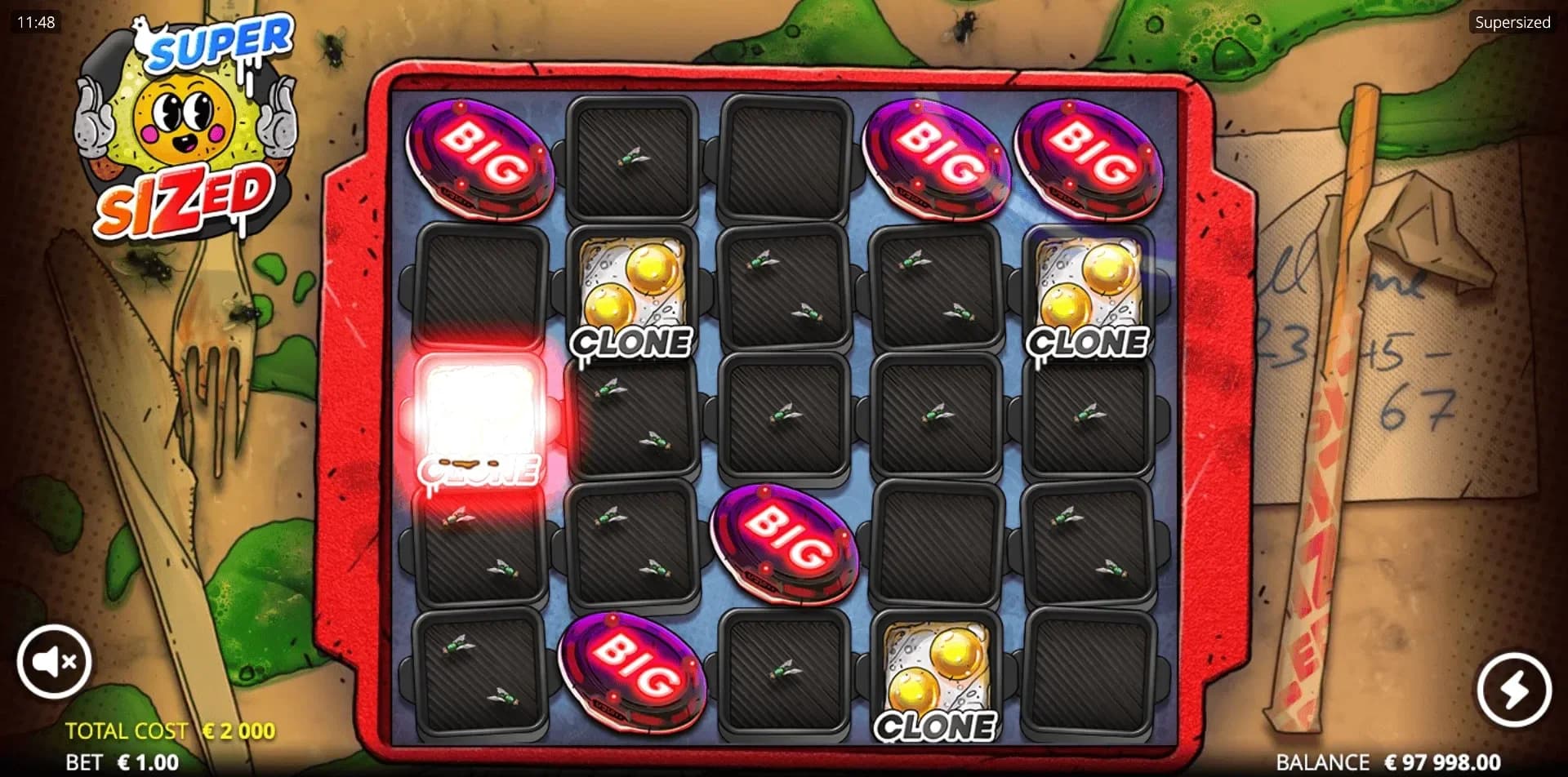The height and width of the screenshot is (777, 1568).
Task: Click the 11:48 clock display
Action: point(34,22)
